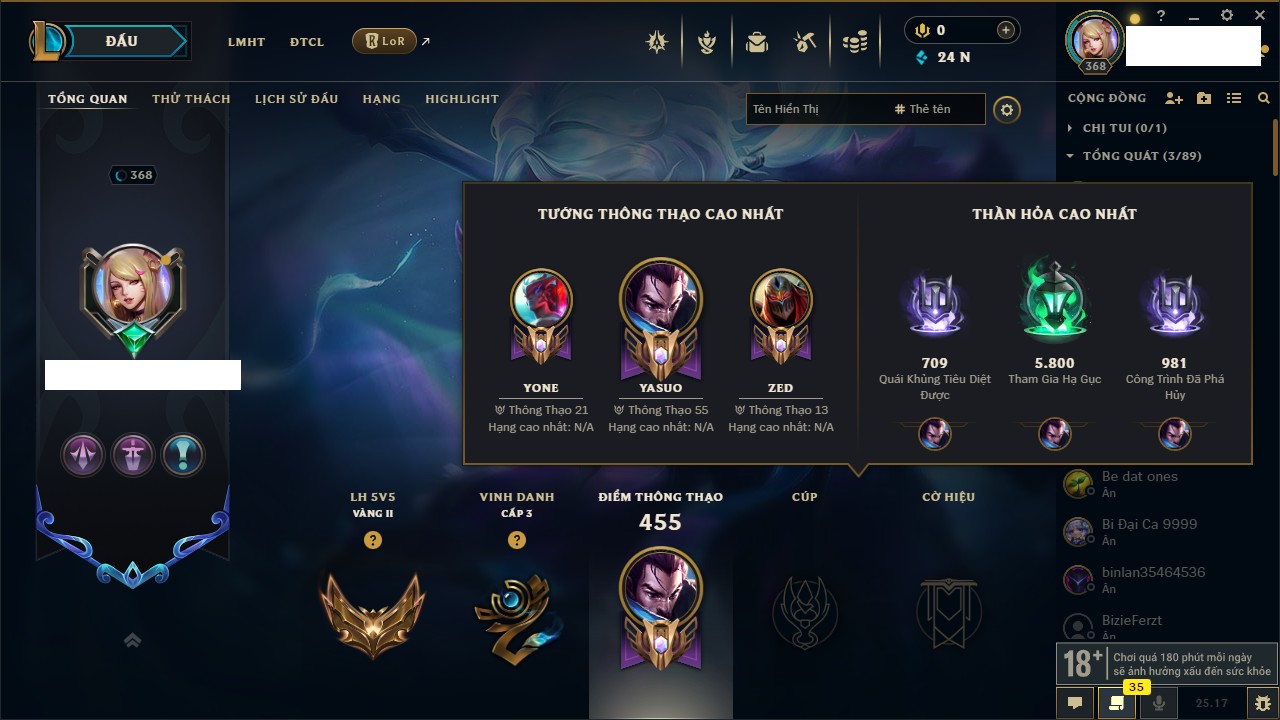Click the Tên Hiển Thị search field
The height and width of the screenshot is (720, 1280).
[815, 109]
